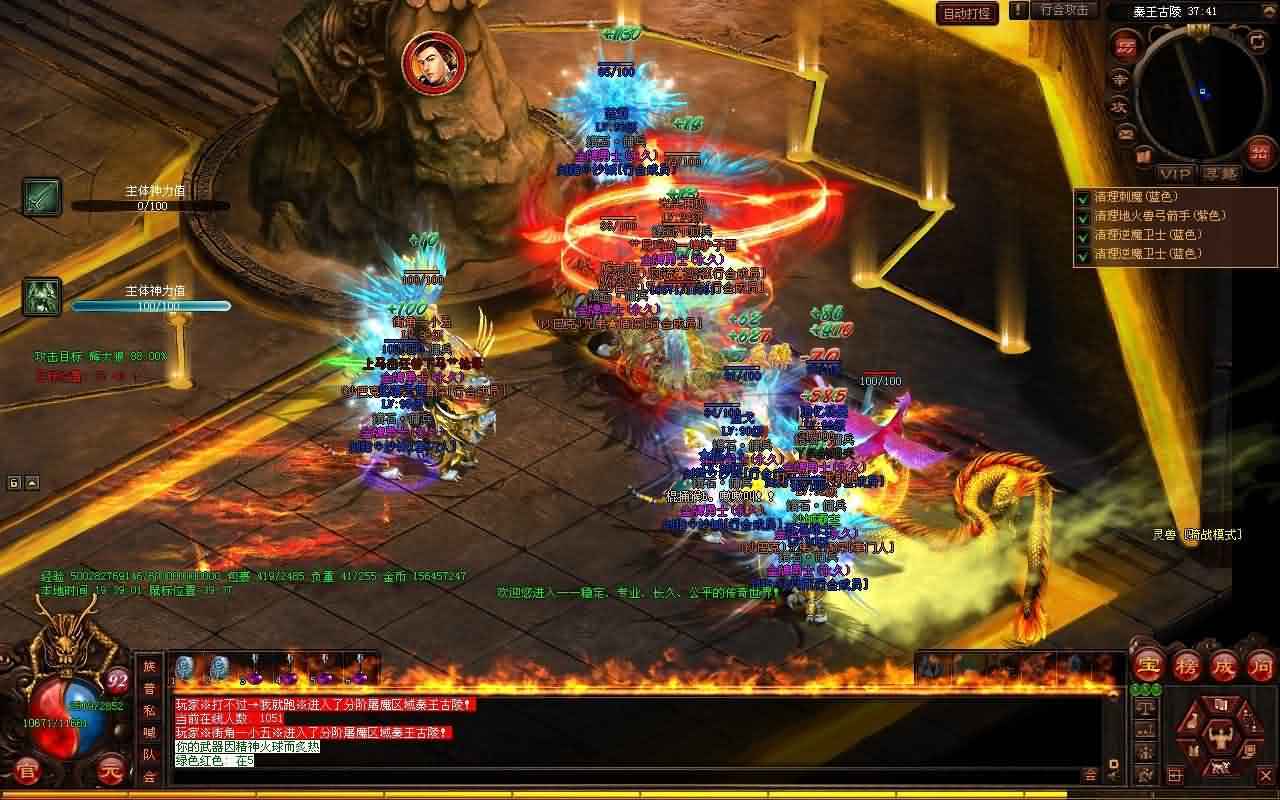Click the 寻路 pathfinding button
The height and width of the screenshot is (800, 1280).
click(1220, 173)
